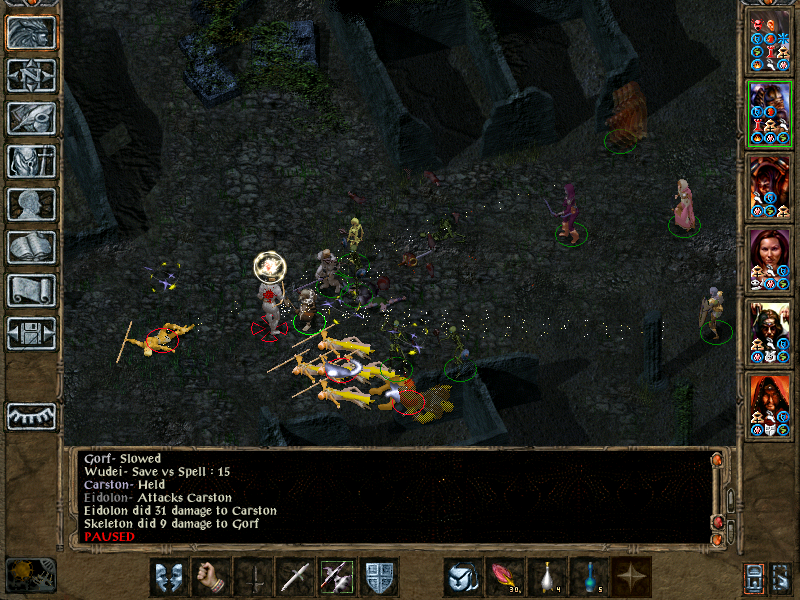800x600 pixels.
Task: Open the inventory screen with the armor button
Action: point(31,161)
